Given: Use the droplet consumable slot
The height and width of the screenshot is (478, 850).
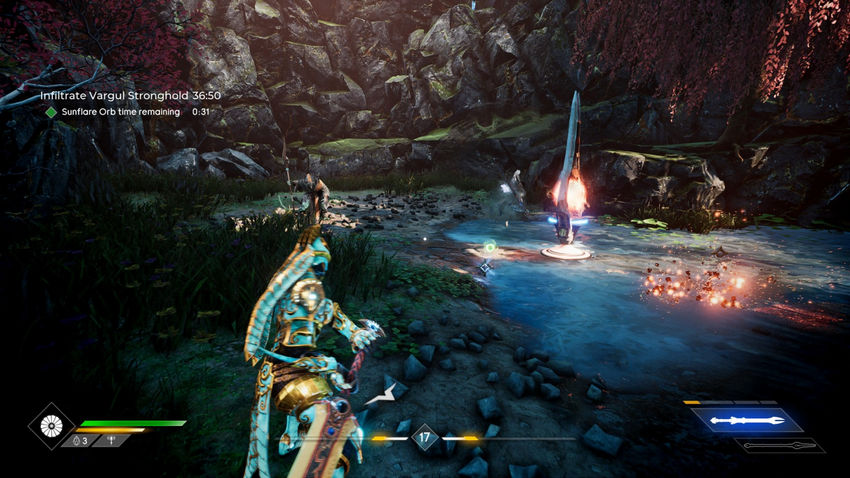Looking at the screenshot, I should (x=78, y=440).
